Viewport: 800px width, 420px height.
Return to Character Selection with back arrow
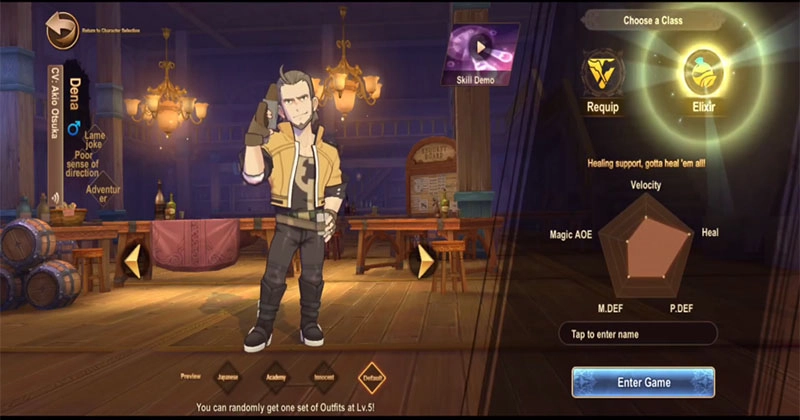[x=63, y=30]
